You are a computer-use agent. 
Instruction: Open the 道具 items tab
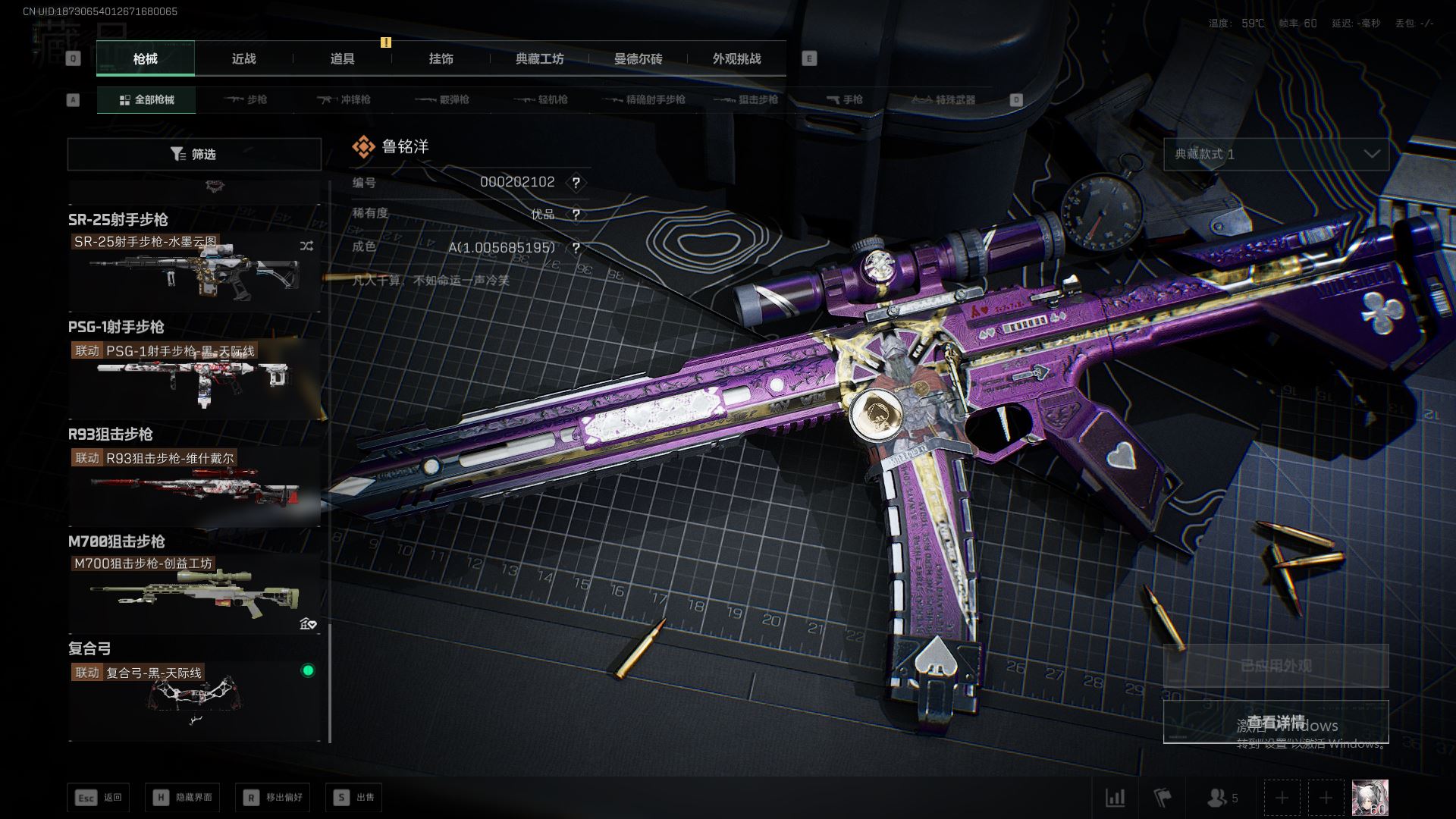click(342, 58)
